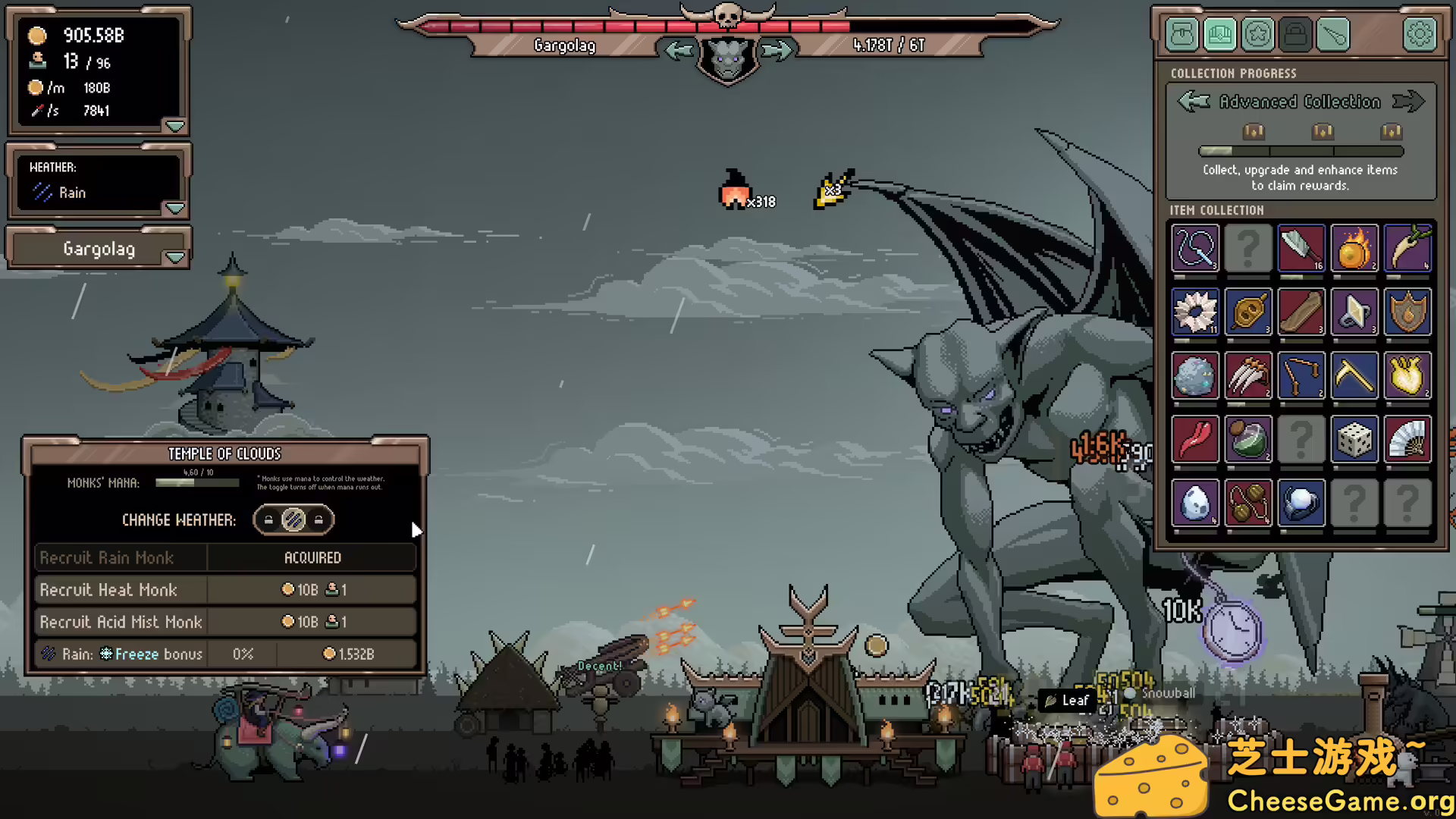This screenshot has width=1456, height=819.
Task: Select the white dice collection item
Action: click(1354, 439)
